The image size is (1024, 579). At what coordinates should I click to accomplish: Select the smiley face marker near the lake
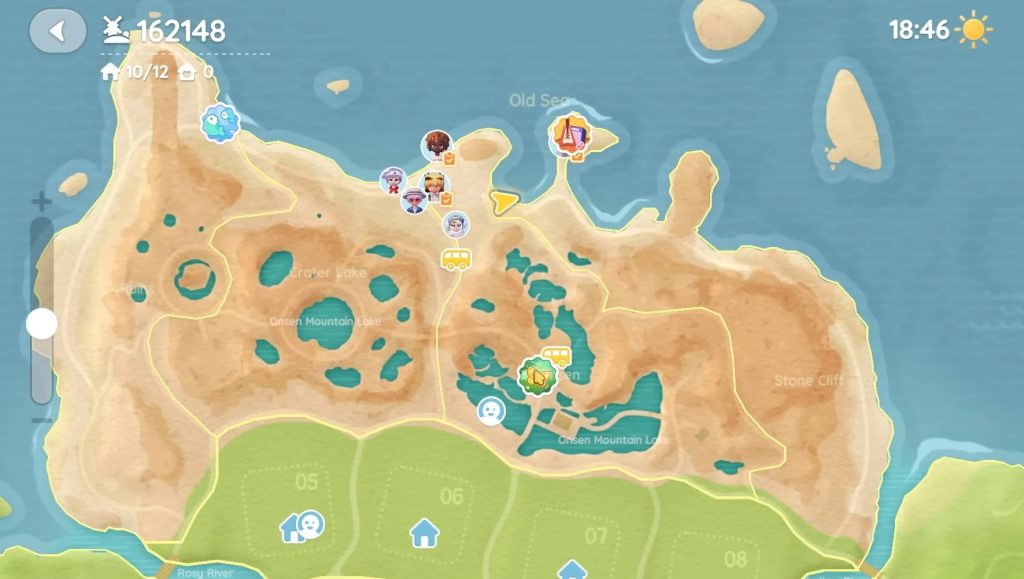tap(490, 410)
